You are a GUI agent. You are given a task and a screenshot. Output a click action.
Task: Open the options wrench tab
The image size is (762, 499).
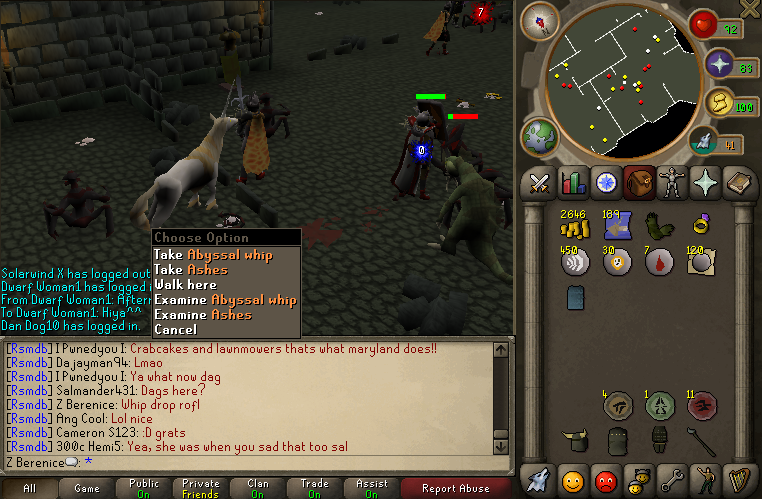[670, 479]
